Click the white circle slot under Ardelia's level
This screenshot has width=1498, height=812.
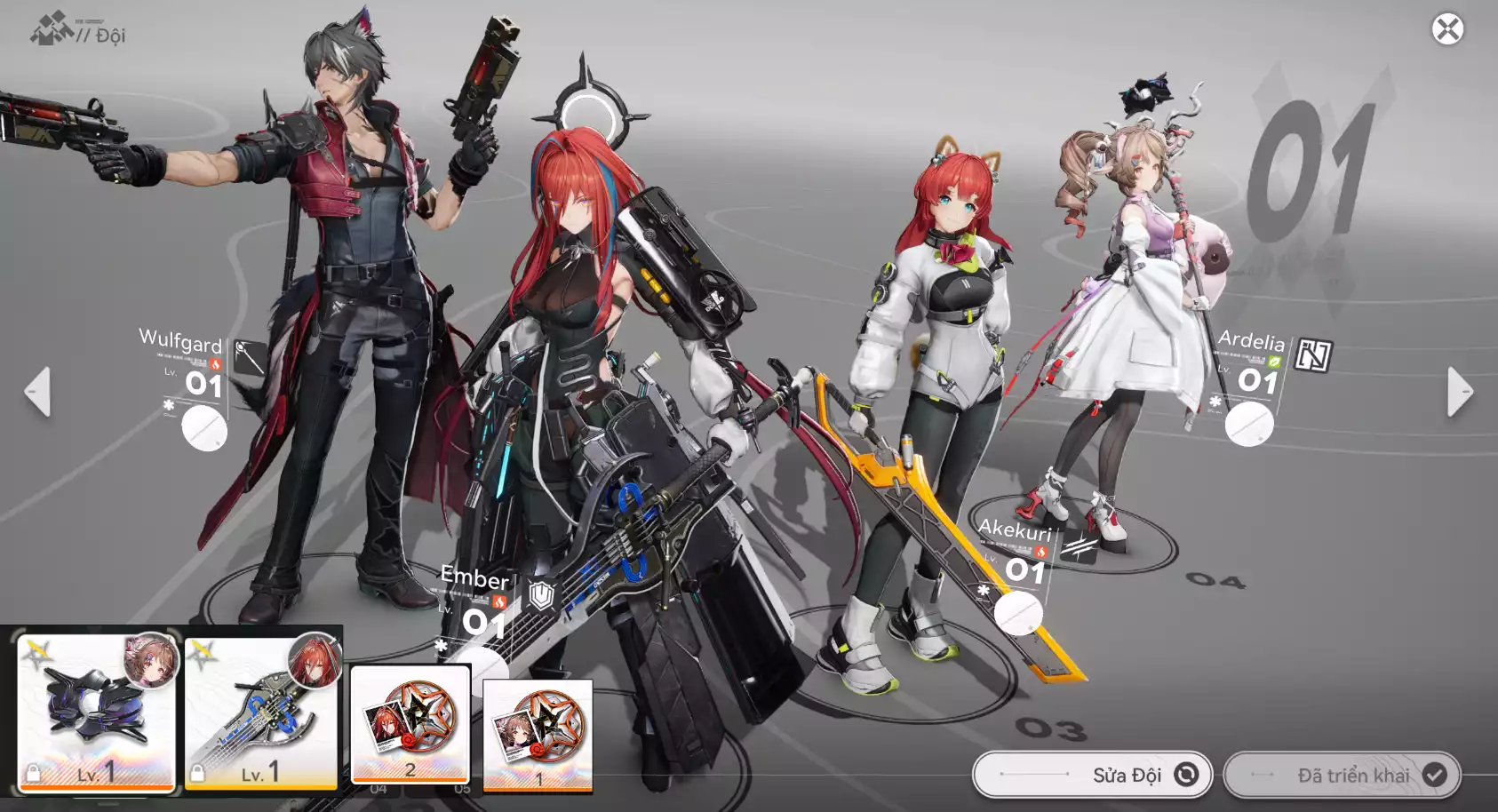click(x=1248, y=424)
